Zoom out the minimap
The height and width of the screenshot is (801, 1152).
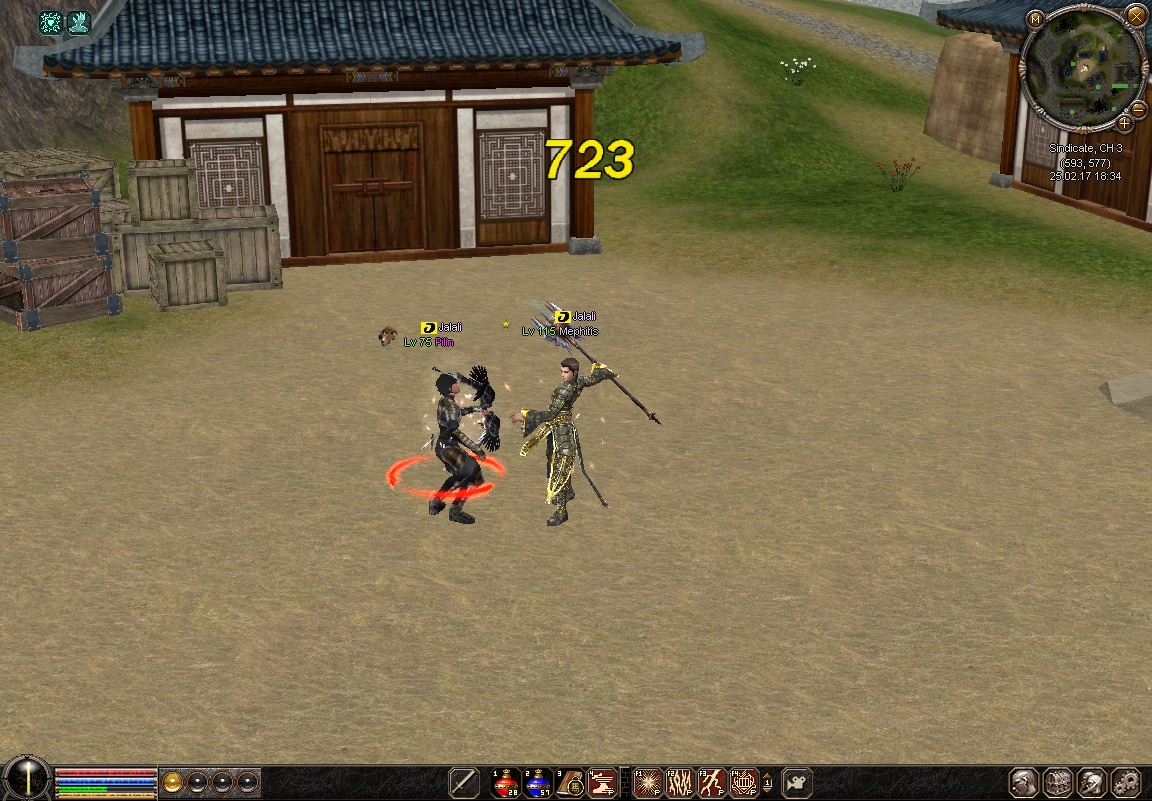1138,108
